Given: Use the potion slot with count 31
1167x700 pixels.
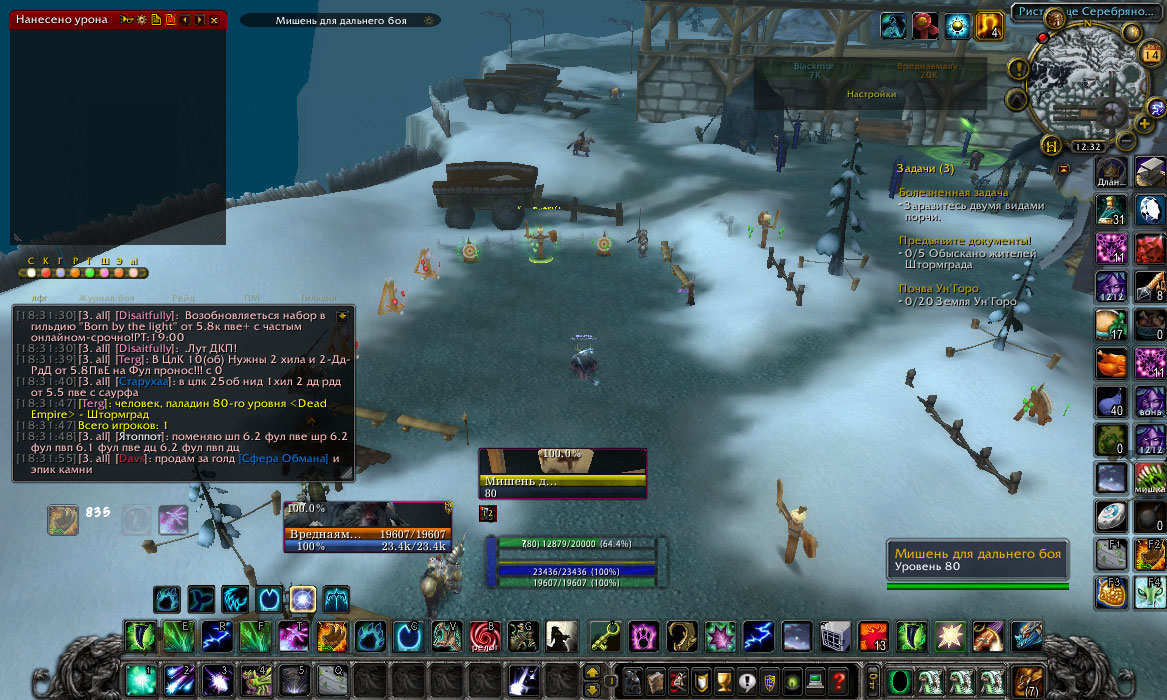Looking at the screenshot, I should point(1111,209).
